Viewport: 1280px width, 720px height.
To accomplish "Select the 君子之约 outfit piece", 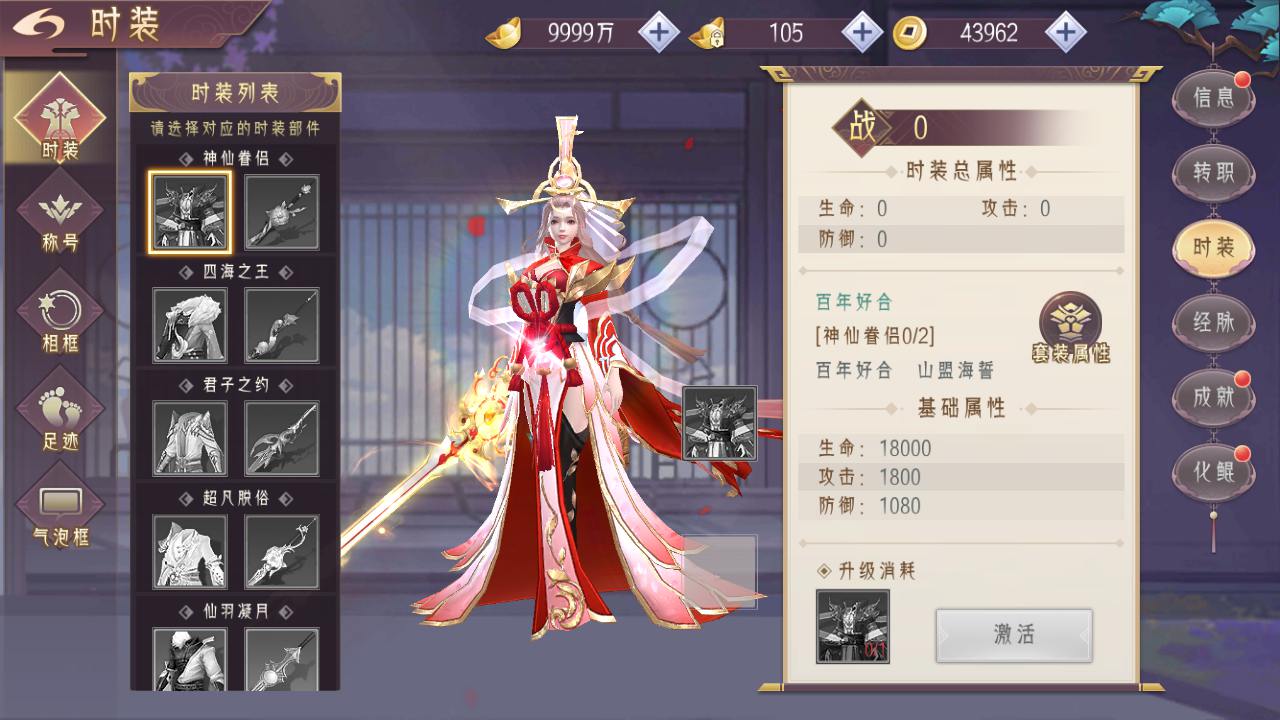I will click(190, 438).
